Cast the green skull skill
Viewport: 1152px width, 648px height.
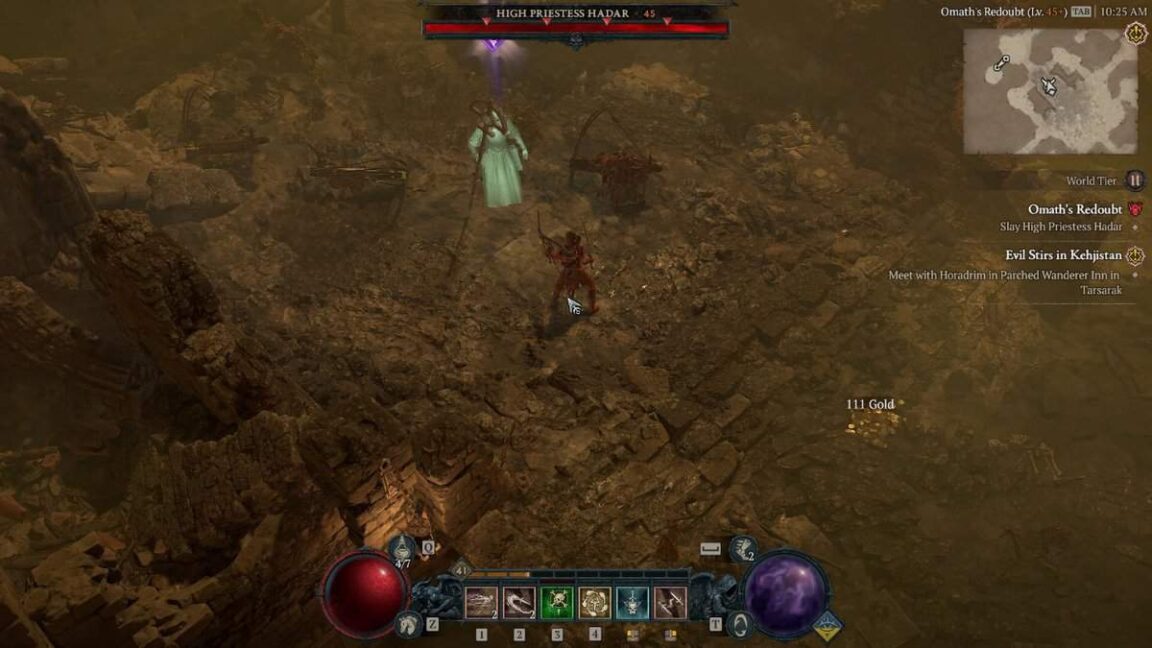[557, 603]
